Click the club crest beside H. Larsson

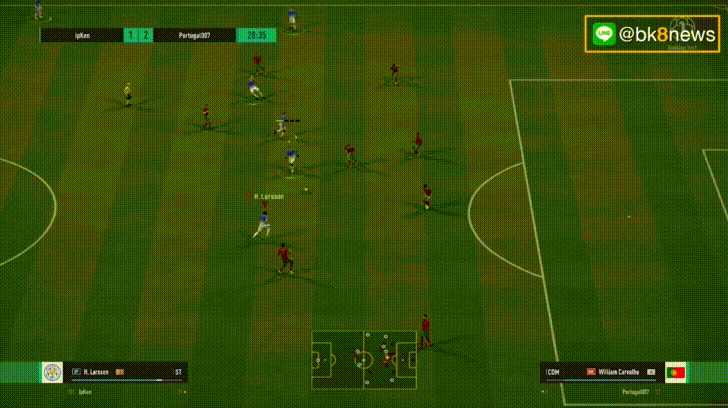click(52, 372)
